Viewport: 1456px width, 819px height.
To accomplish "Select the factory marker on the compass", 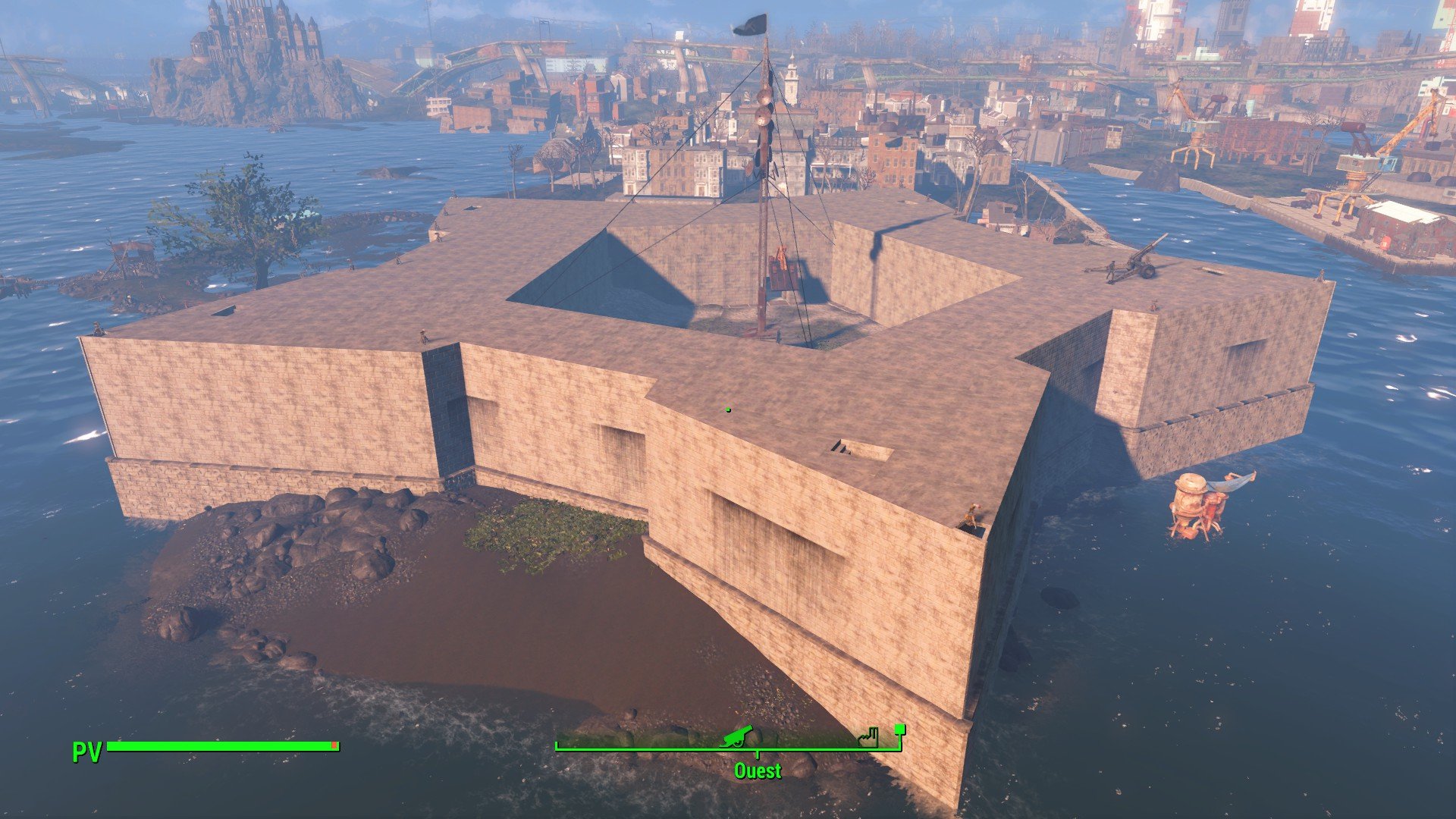I will pyautogui.click(x=869, y=737).
